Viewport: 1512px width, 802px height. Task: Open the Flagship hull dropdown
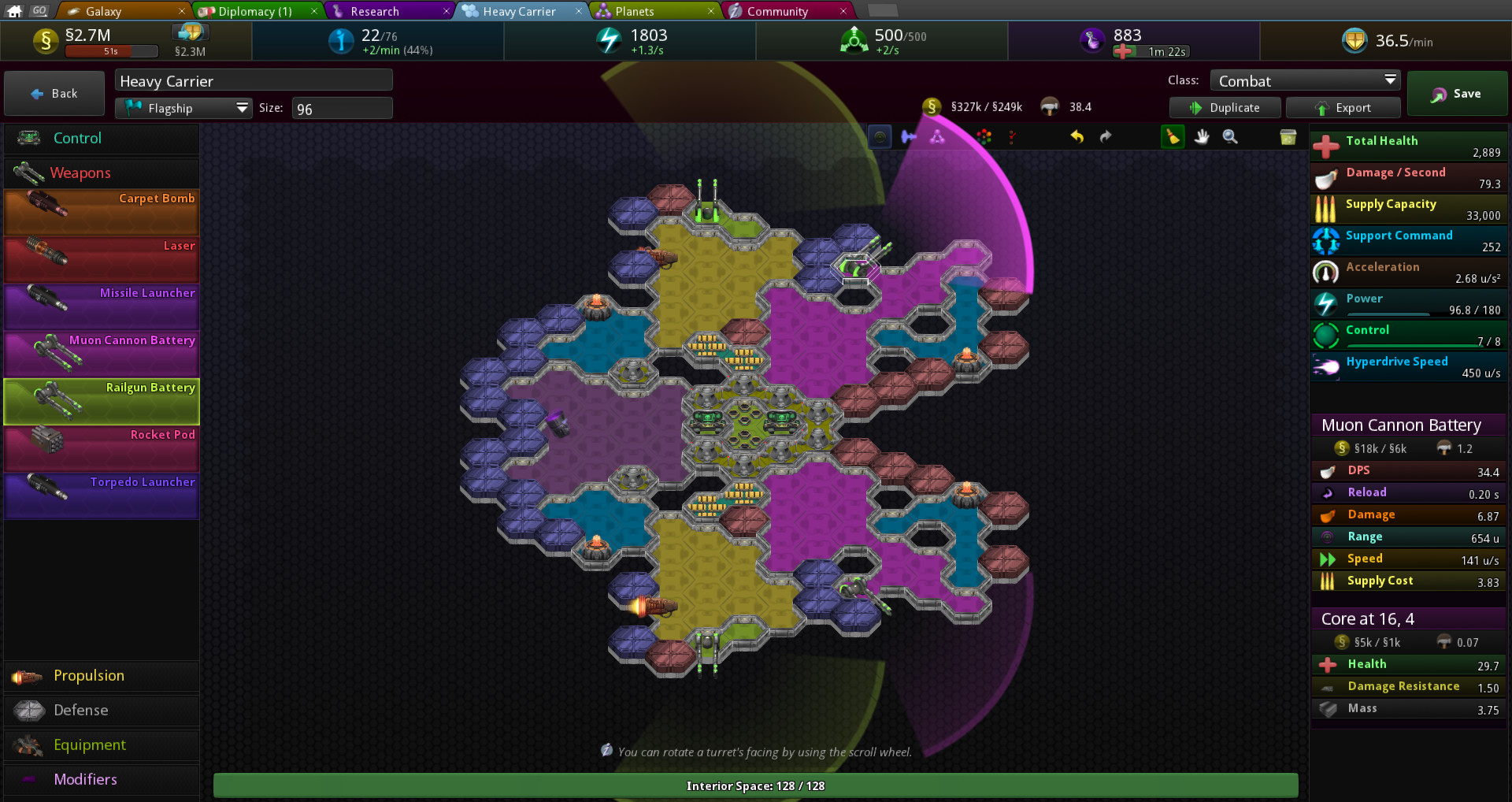(x=183, y=108)
